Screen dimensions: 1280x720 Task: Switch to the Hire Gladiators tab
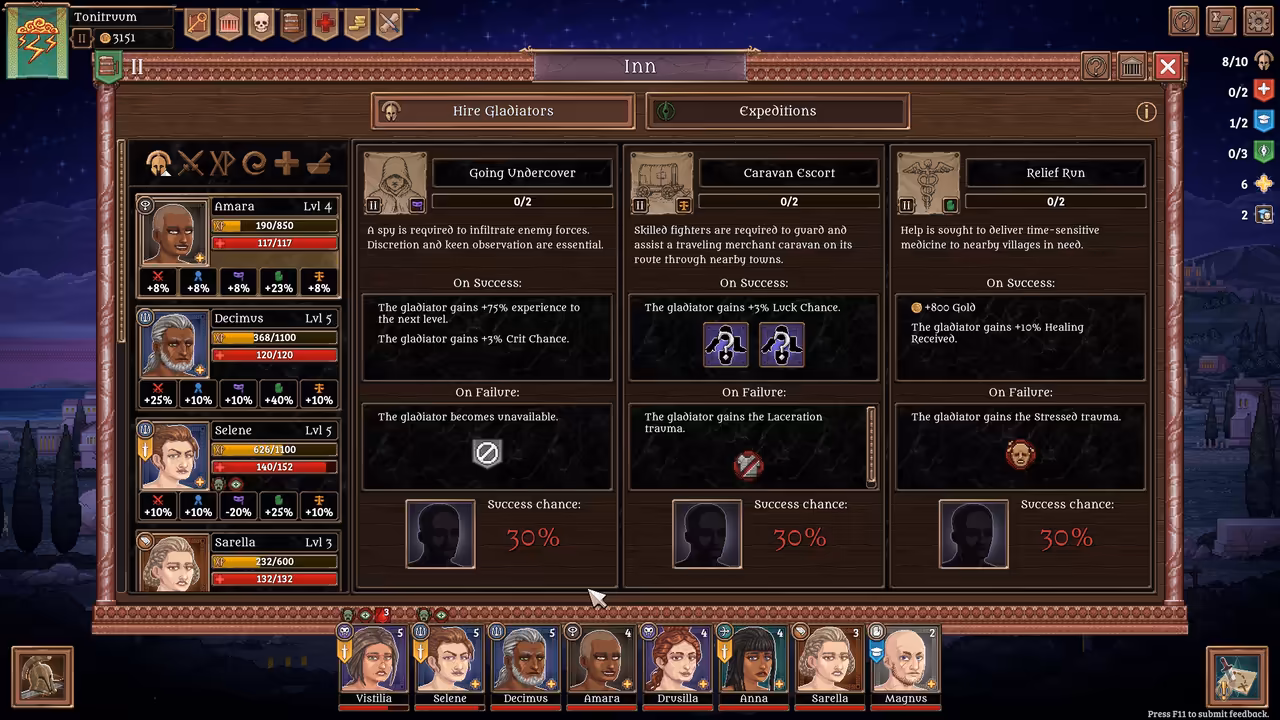(x=502, y=111)
